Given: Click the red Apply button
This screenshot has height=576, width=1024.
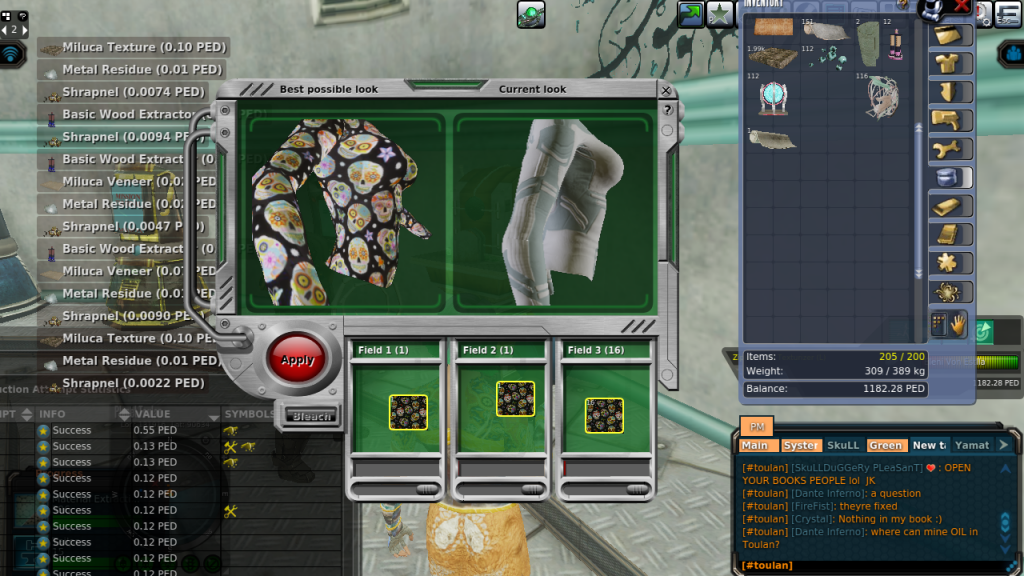Looking at the screenshot, I should (x=297, y=360).
